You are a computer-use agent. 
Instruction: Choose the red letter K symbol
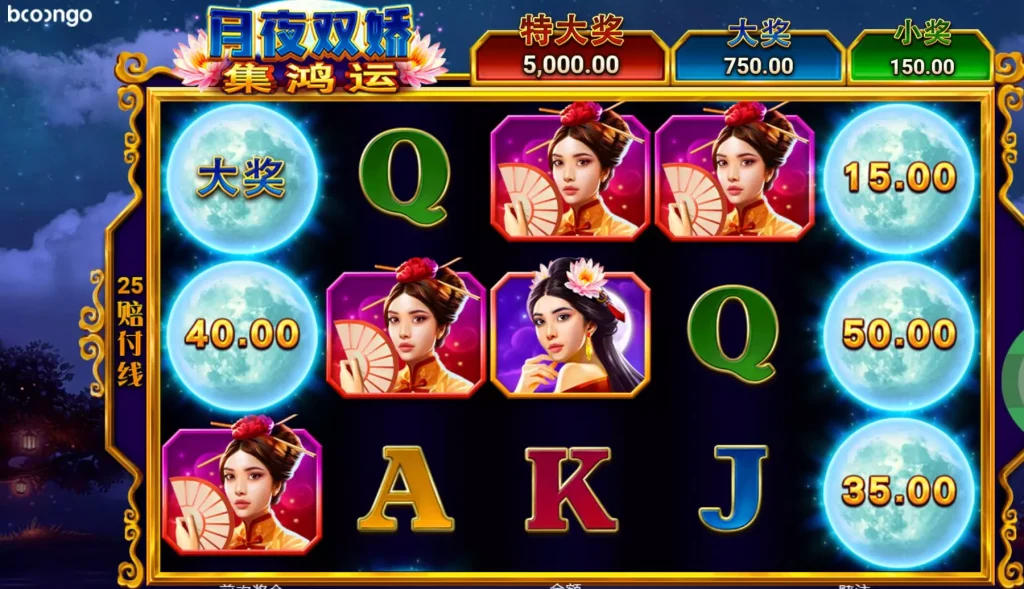point(570,488)
